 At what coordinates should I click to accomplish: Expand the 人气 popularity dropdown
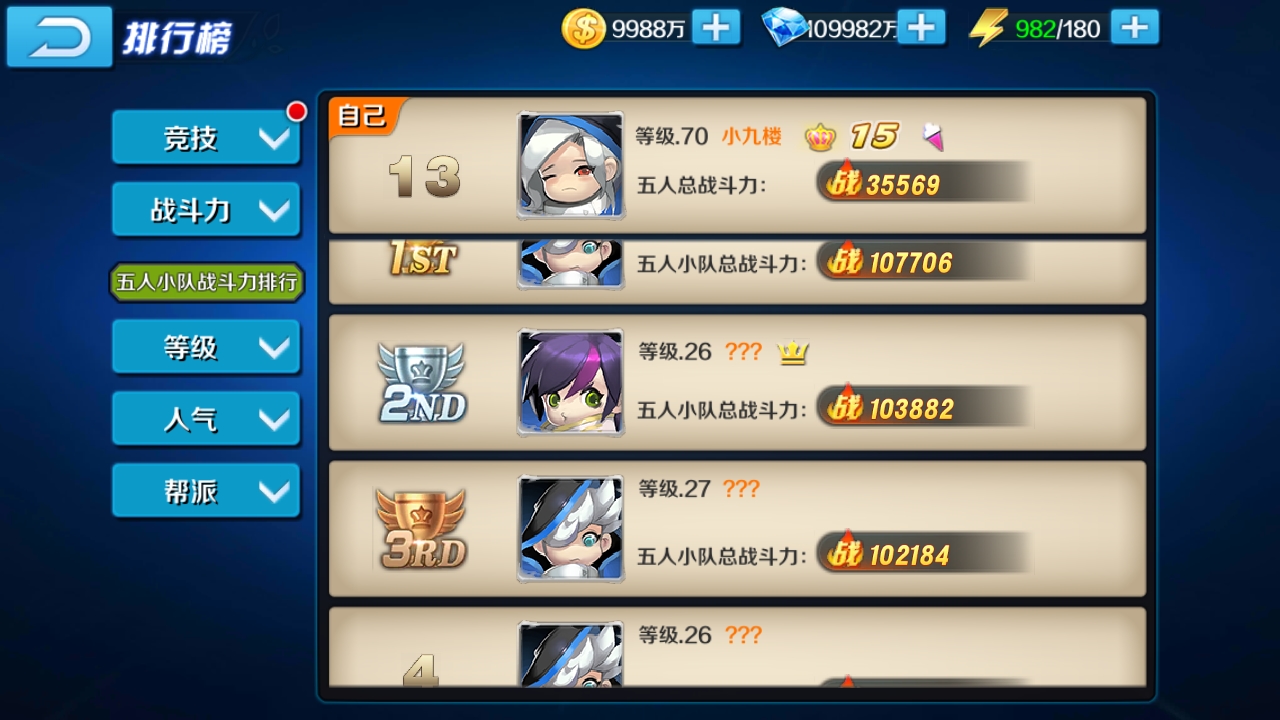click(x=206, y=418)
